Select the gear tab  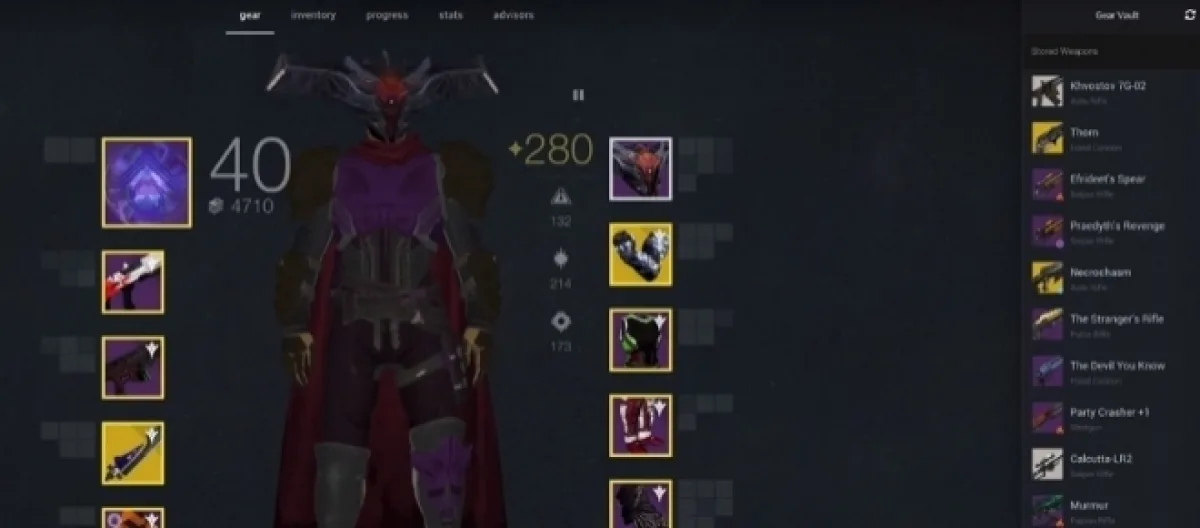[x=249, y=16]
